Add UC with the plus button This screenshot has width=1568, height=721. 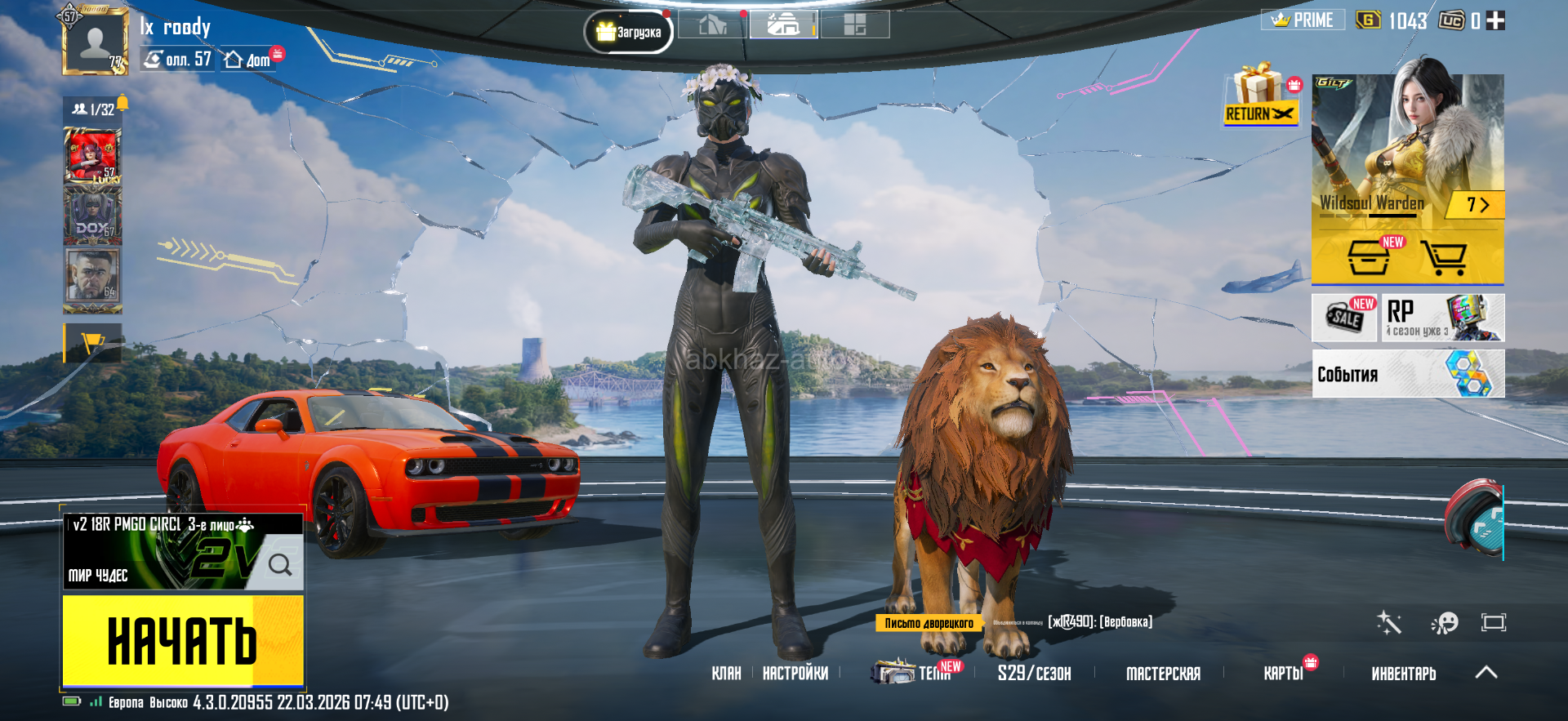(1495, 21)
